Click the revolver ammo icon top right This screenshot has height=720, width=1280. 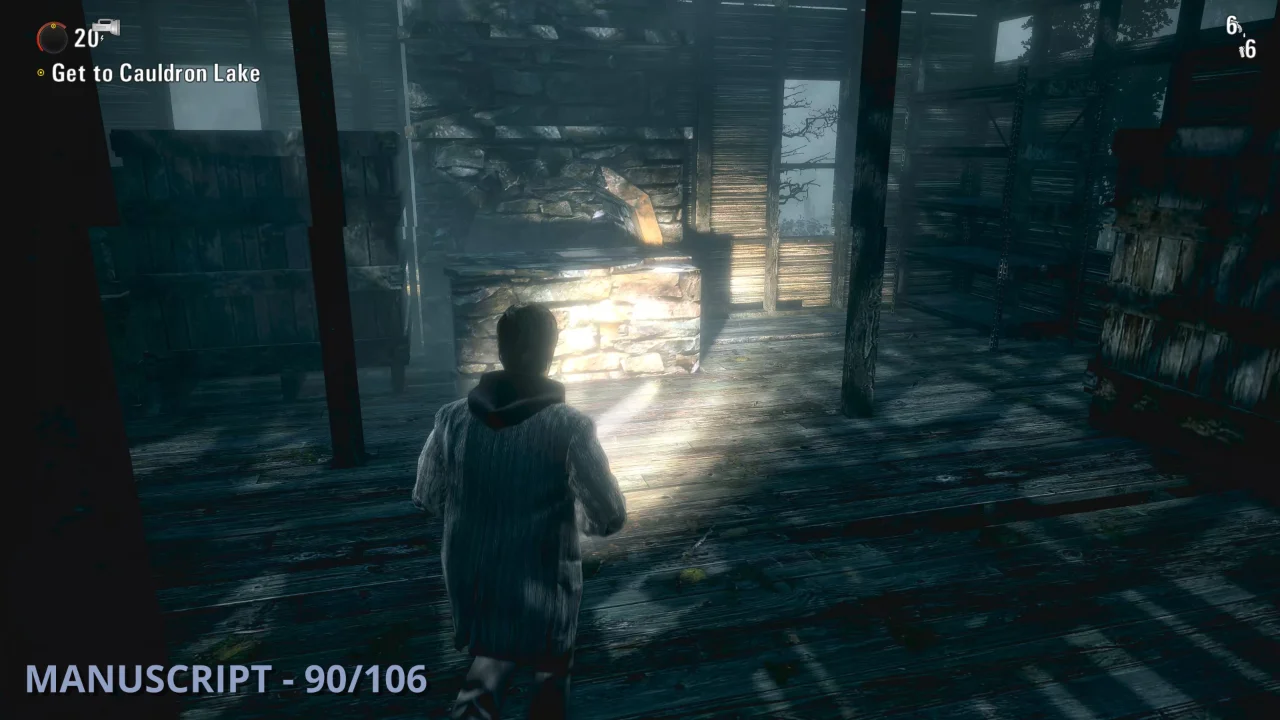pos(1239,27)
